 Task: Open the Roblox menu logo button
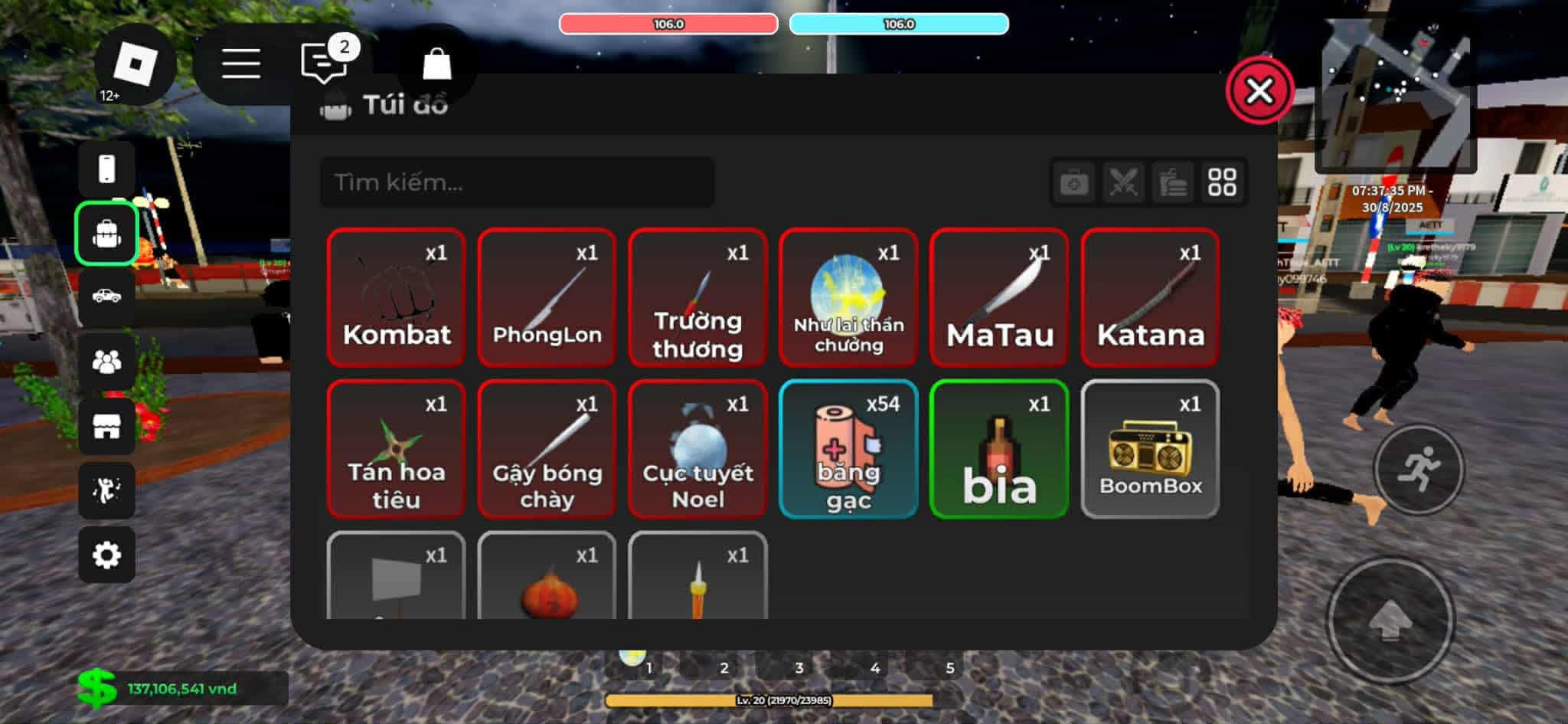[135, 64]
